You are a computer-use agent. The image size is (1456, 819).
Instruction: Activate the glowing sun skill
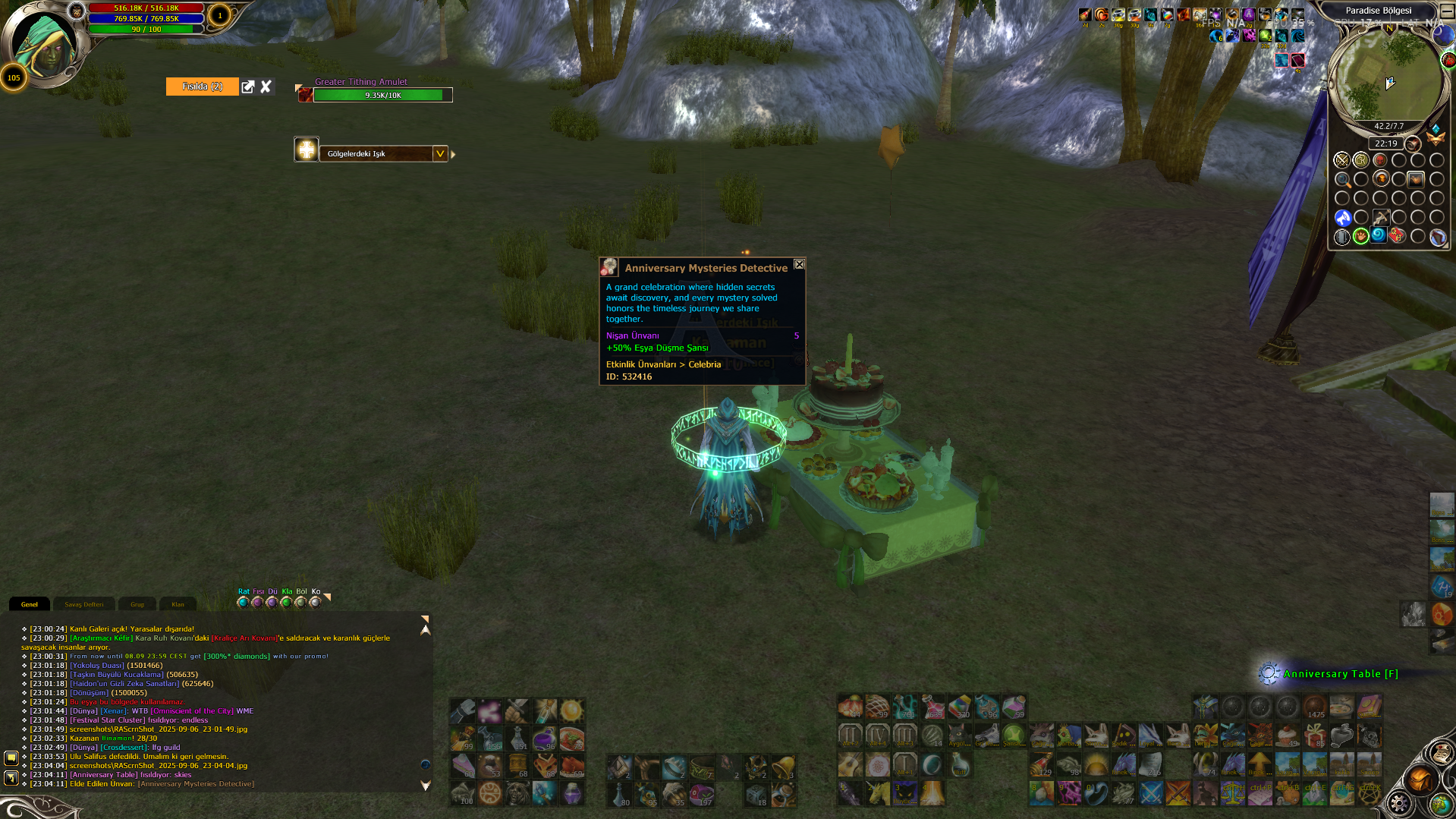click(571, 710)
